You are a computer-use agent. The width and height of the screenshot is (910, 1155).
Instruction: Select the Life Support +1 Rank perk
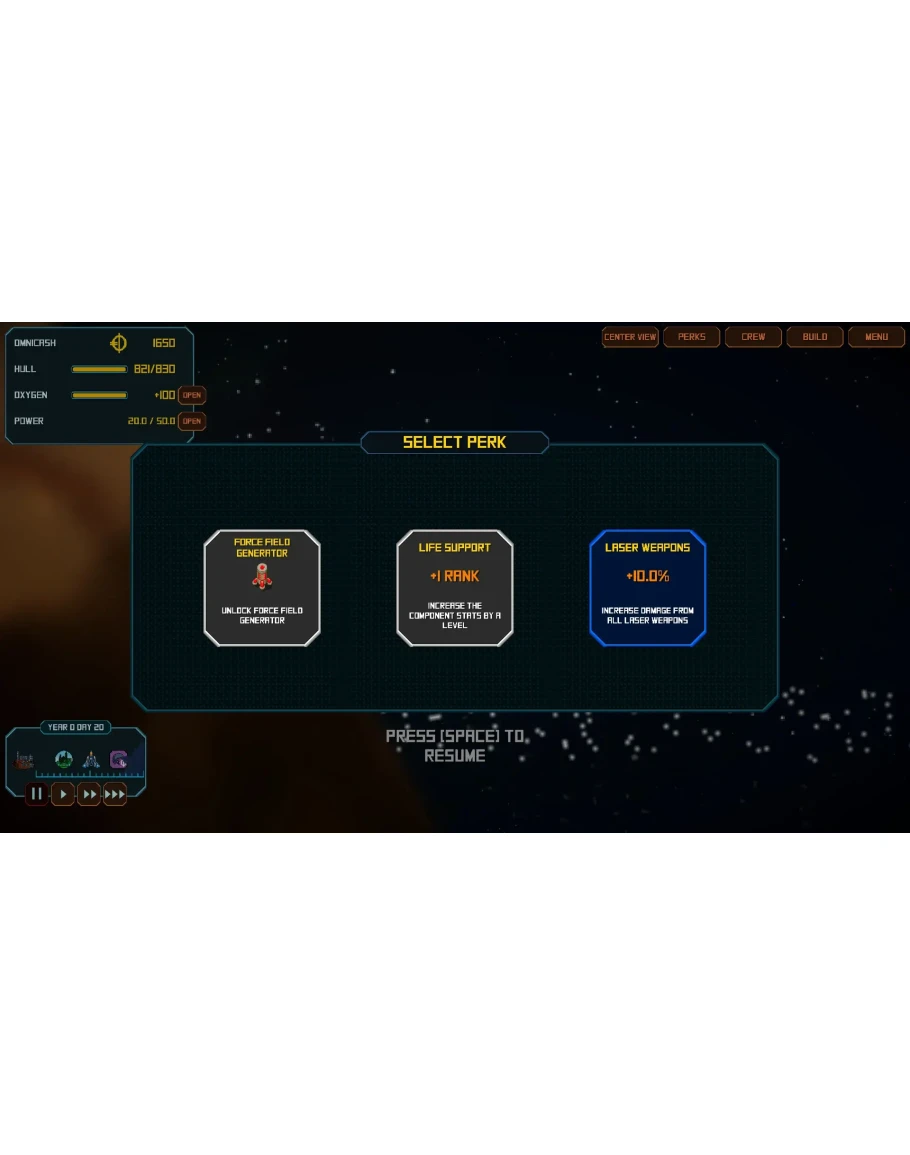(x=455, y=587)
